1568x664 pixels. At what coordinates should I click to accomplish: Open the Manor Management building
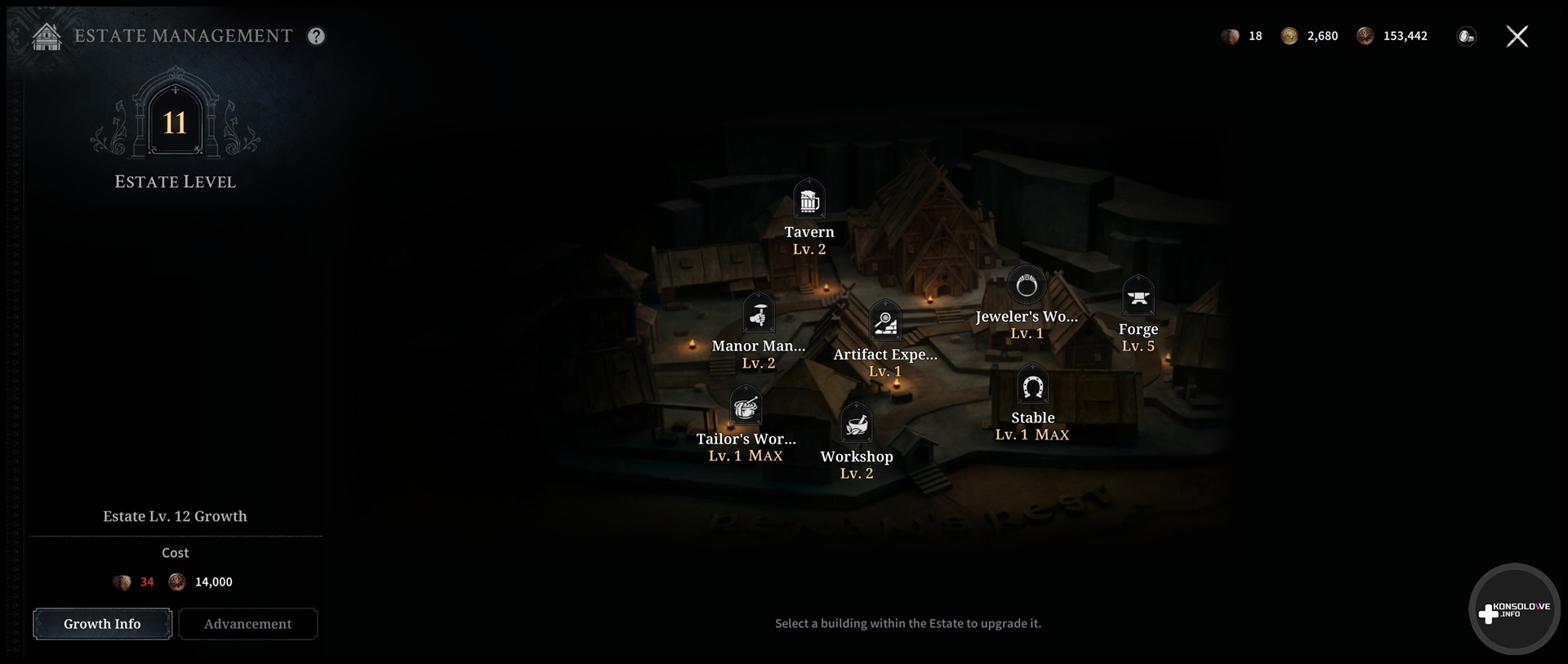(x=759, y=314)
